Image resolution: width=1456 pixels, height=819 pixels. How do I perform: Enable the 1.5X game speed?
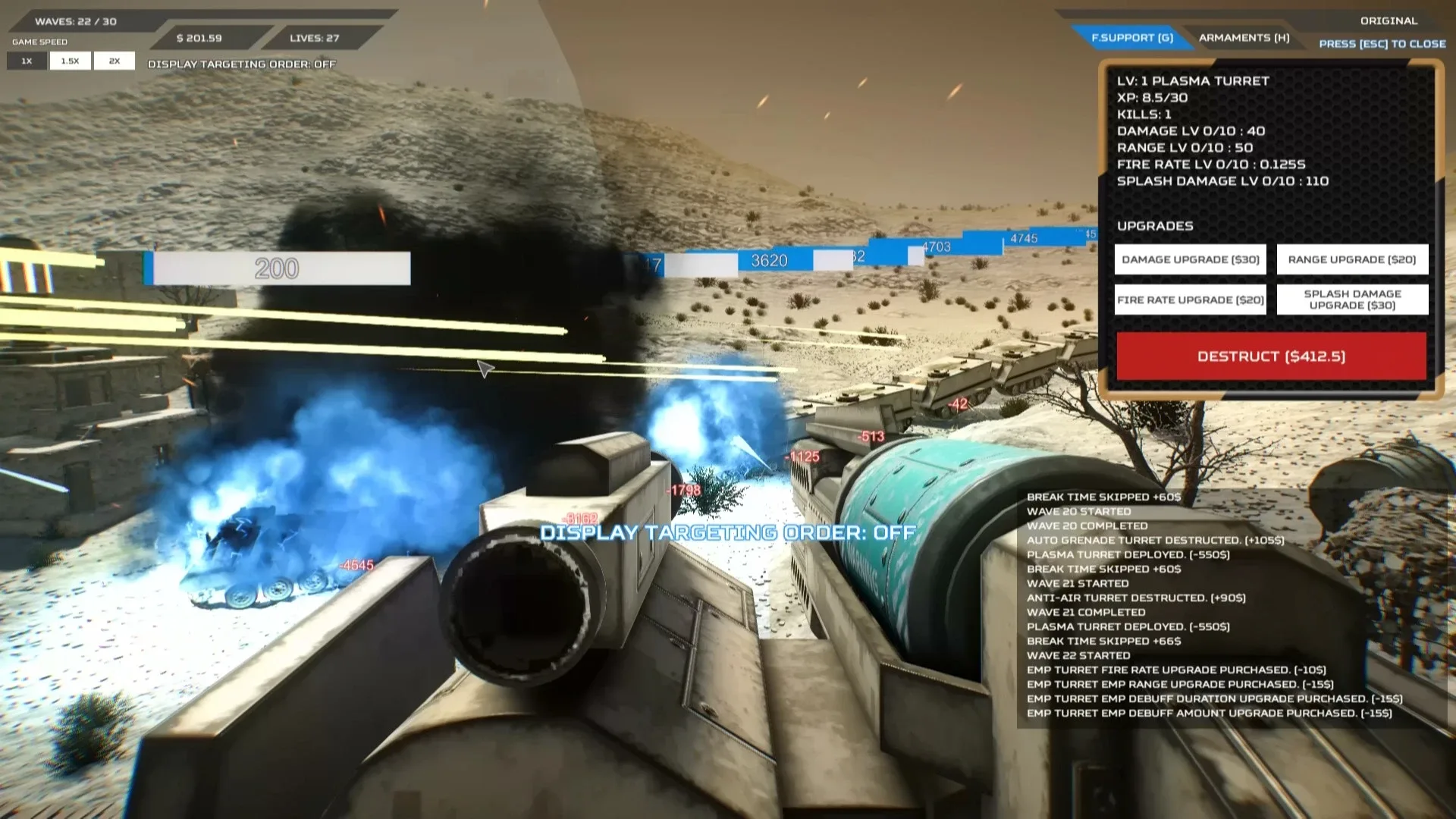[70, 60]
